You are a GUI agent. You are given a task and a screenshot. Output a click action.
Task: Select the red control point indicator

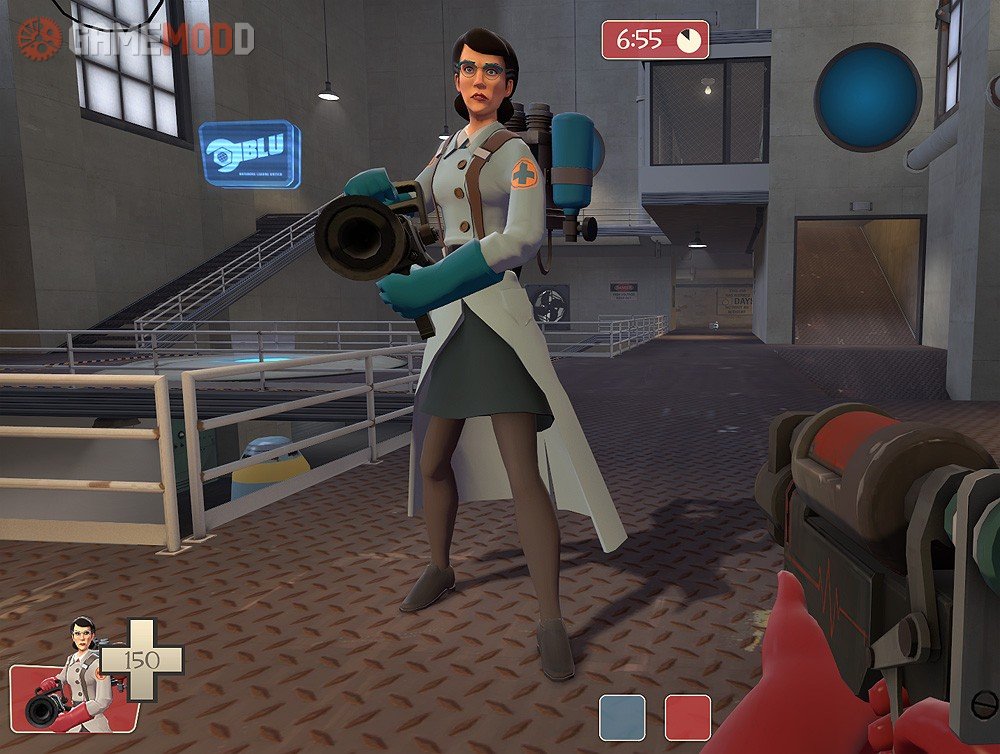point(688,717)
